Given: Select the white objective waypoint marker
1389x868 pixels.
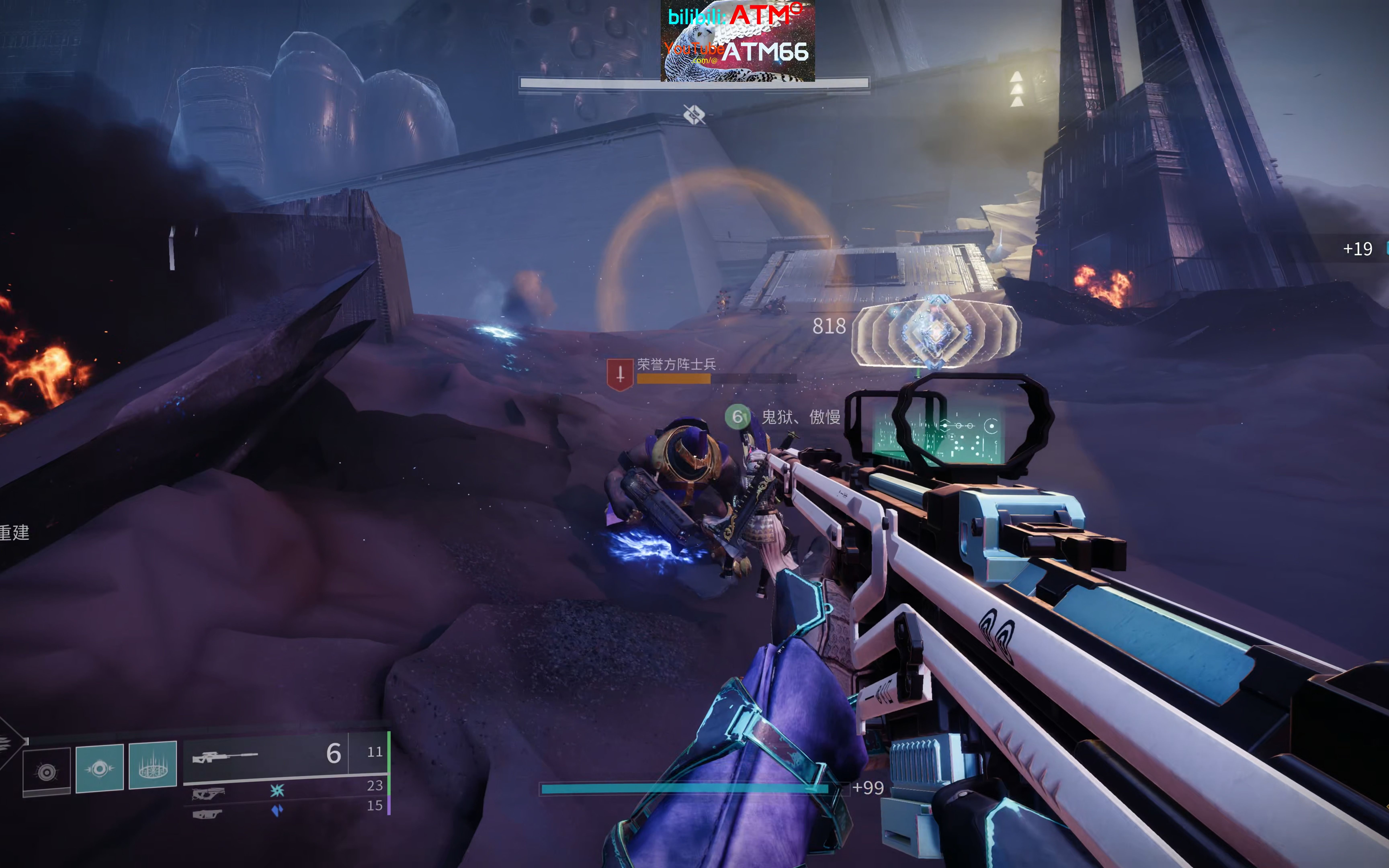Looking at the screenshot, I should pos(694,114).
